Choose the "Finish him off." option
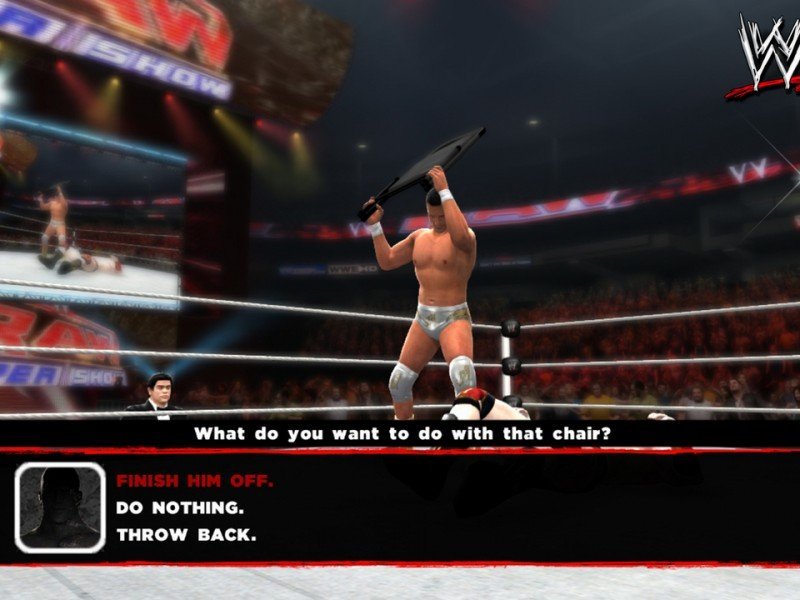Image resolution: width=800 pixels, height=600 pixels. pyautogui.click(x=194, y=481)
